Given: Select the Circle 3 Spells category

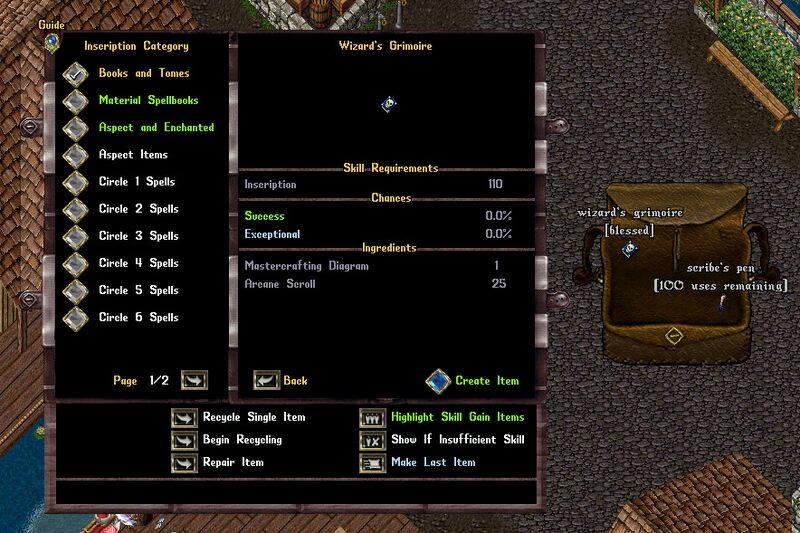Looking at the screenshot, I should point(76,236).
